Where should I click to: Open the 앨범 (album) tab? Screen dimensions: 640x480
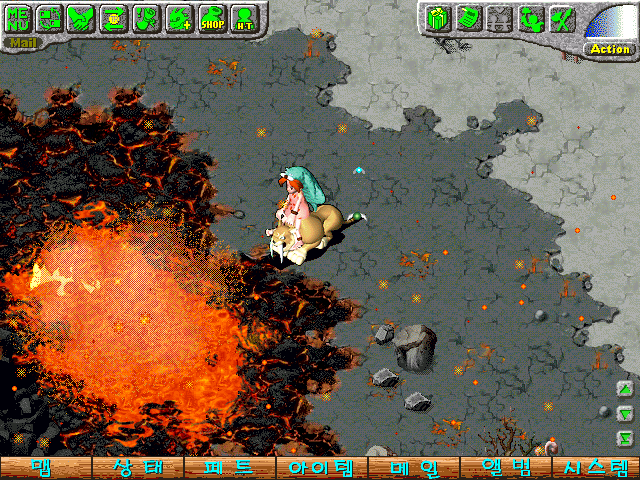point(504,468)
